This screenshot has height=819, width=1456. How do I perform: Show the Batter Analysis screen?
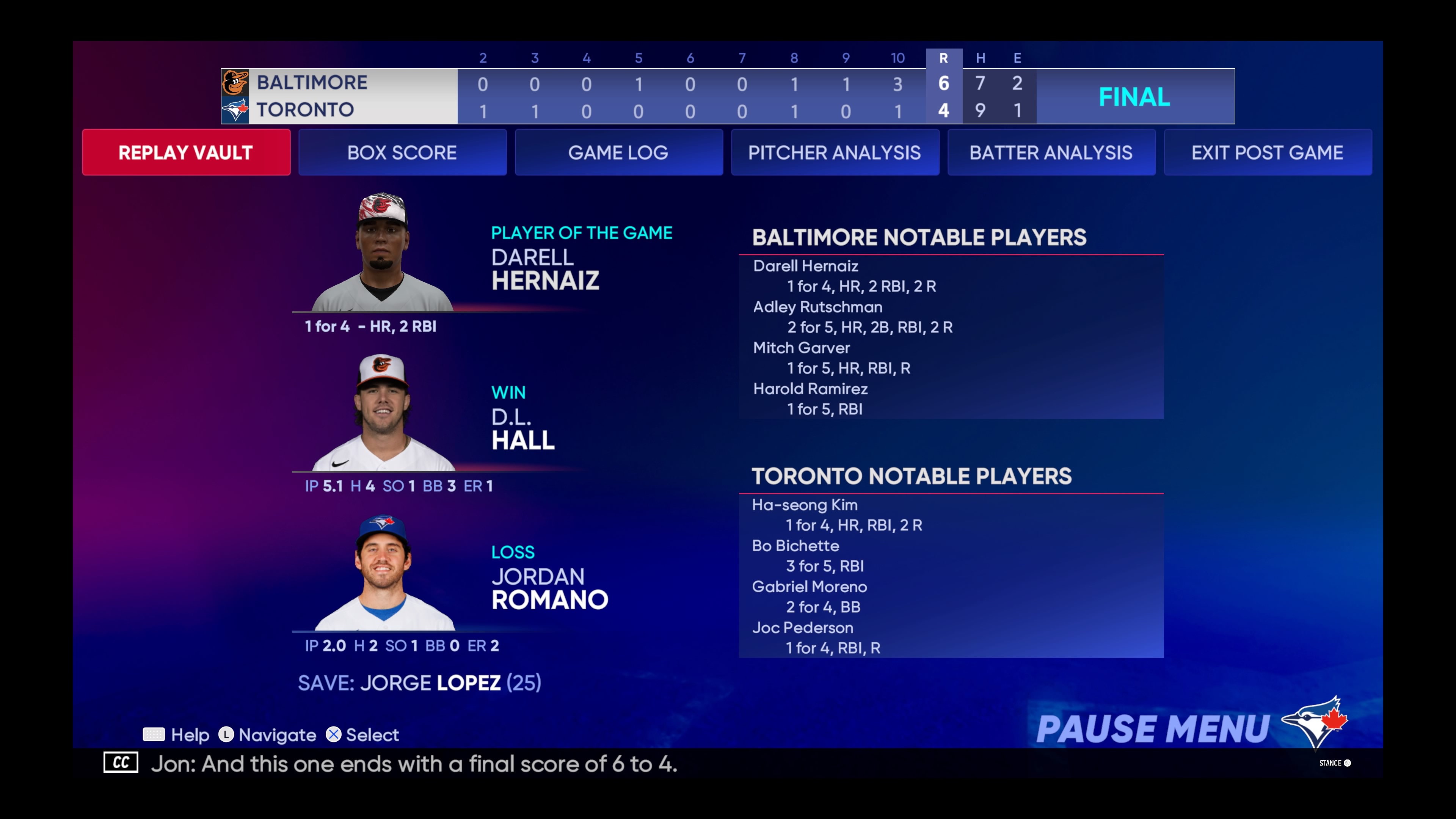tap(1051, 152)
